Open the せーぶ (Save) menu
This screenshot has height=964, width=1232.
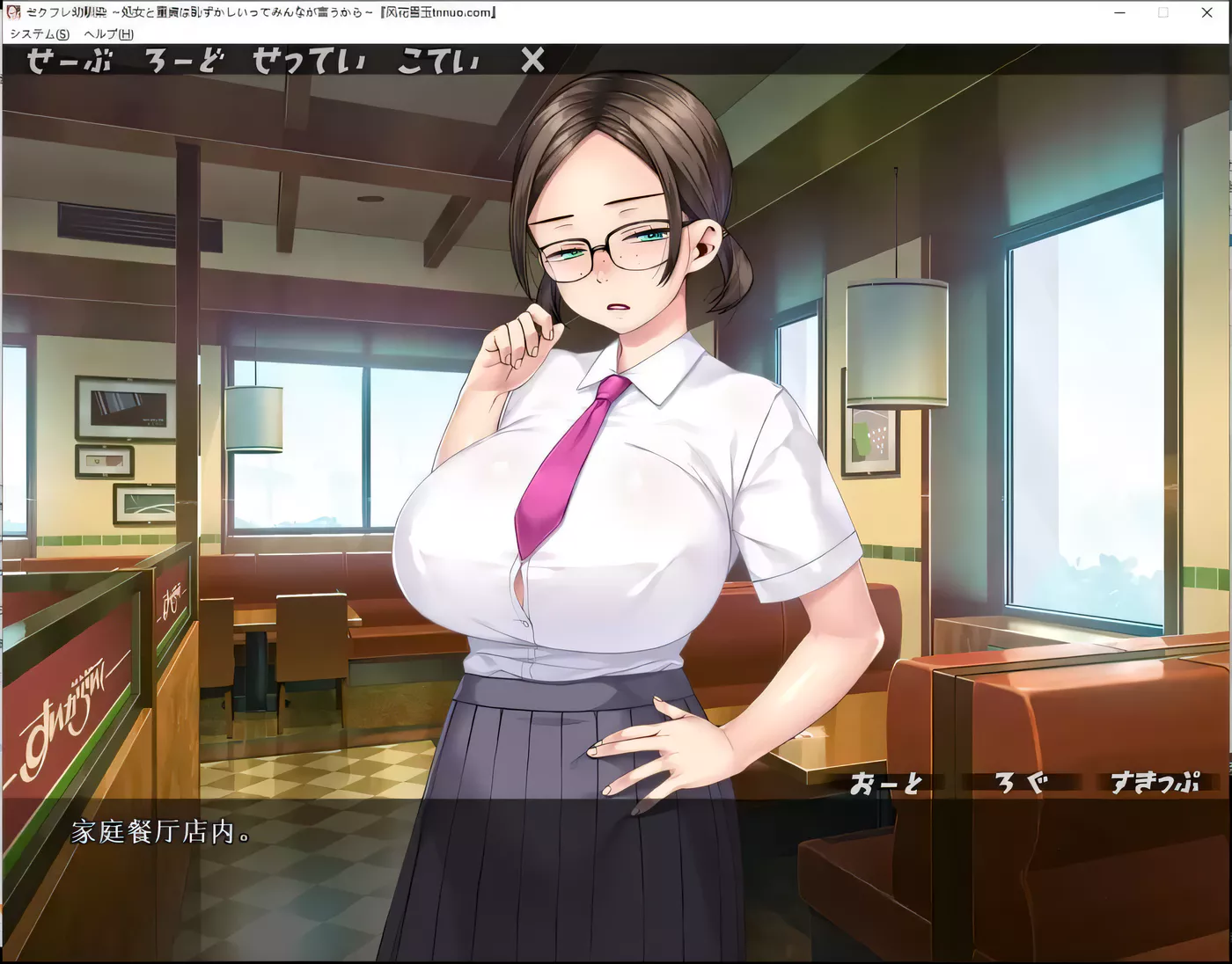(x=69, y=61)
